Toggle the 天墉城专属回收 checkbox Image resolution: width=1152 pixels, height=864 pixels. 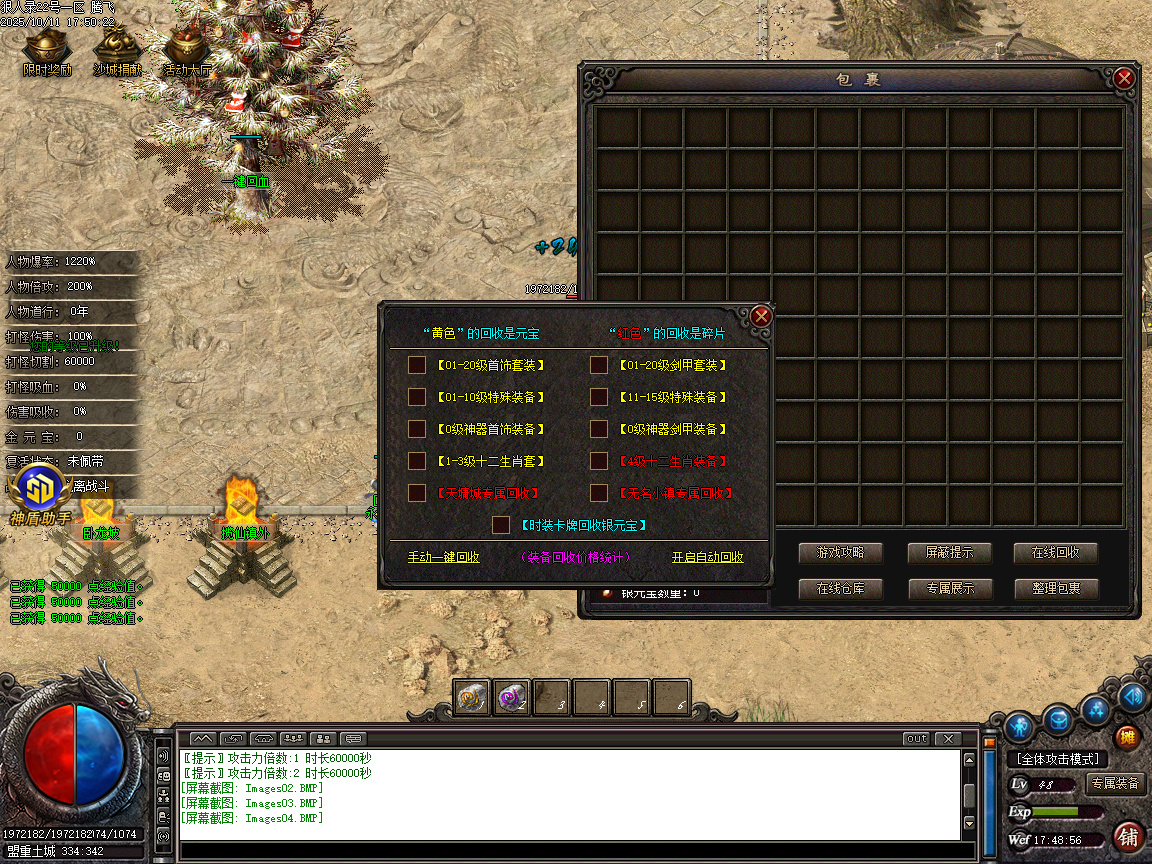[417, 493]
